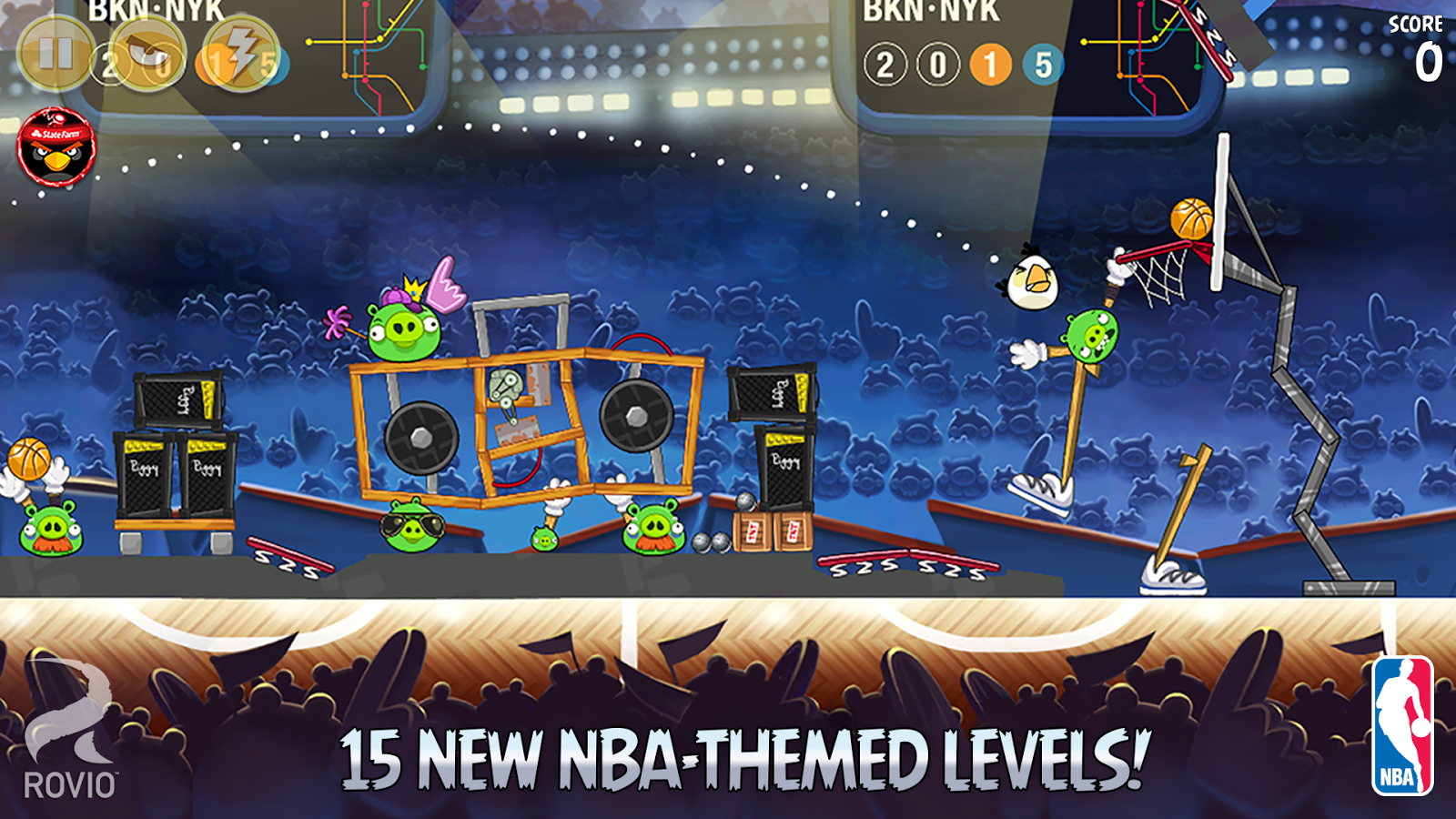The image size is (1456, 819).
Task: Open the lightning bolt power-ups button
Action: click(240, 54)
